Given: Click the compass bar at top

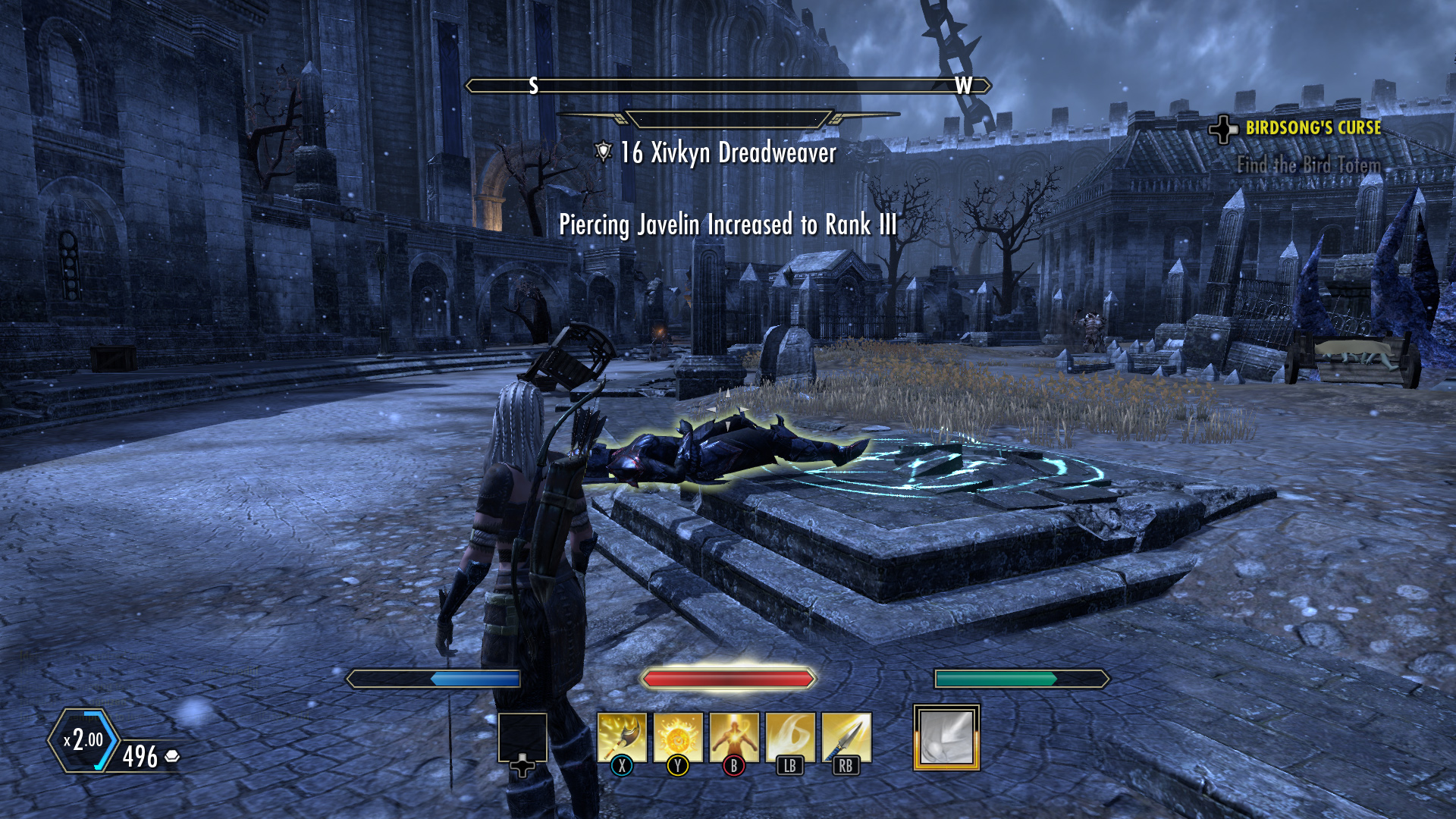Looking at the screenshot, I should [728, 86].
